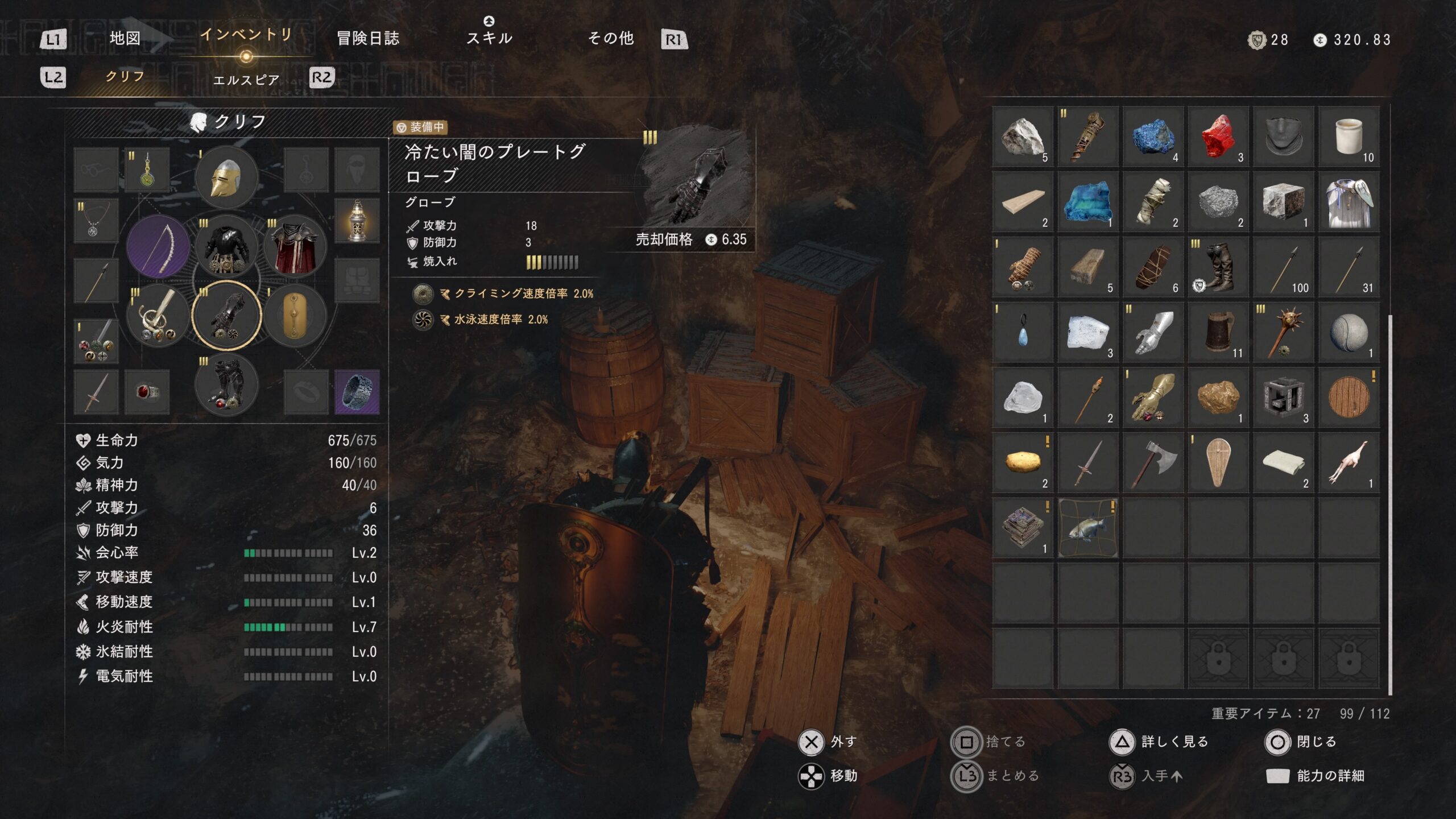
Task: Select the bow slot with purple background
Action: pyautogui.click(x=158, y=246)
